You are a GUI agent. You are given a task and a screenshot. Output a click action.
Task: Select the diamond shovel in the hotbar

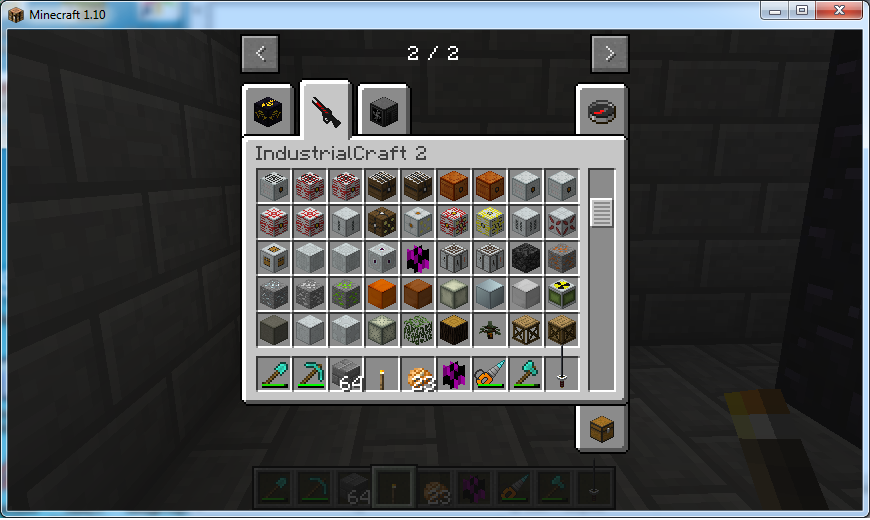coord(273,376)
